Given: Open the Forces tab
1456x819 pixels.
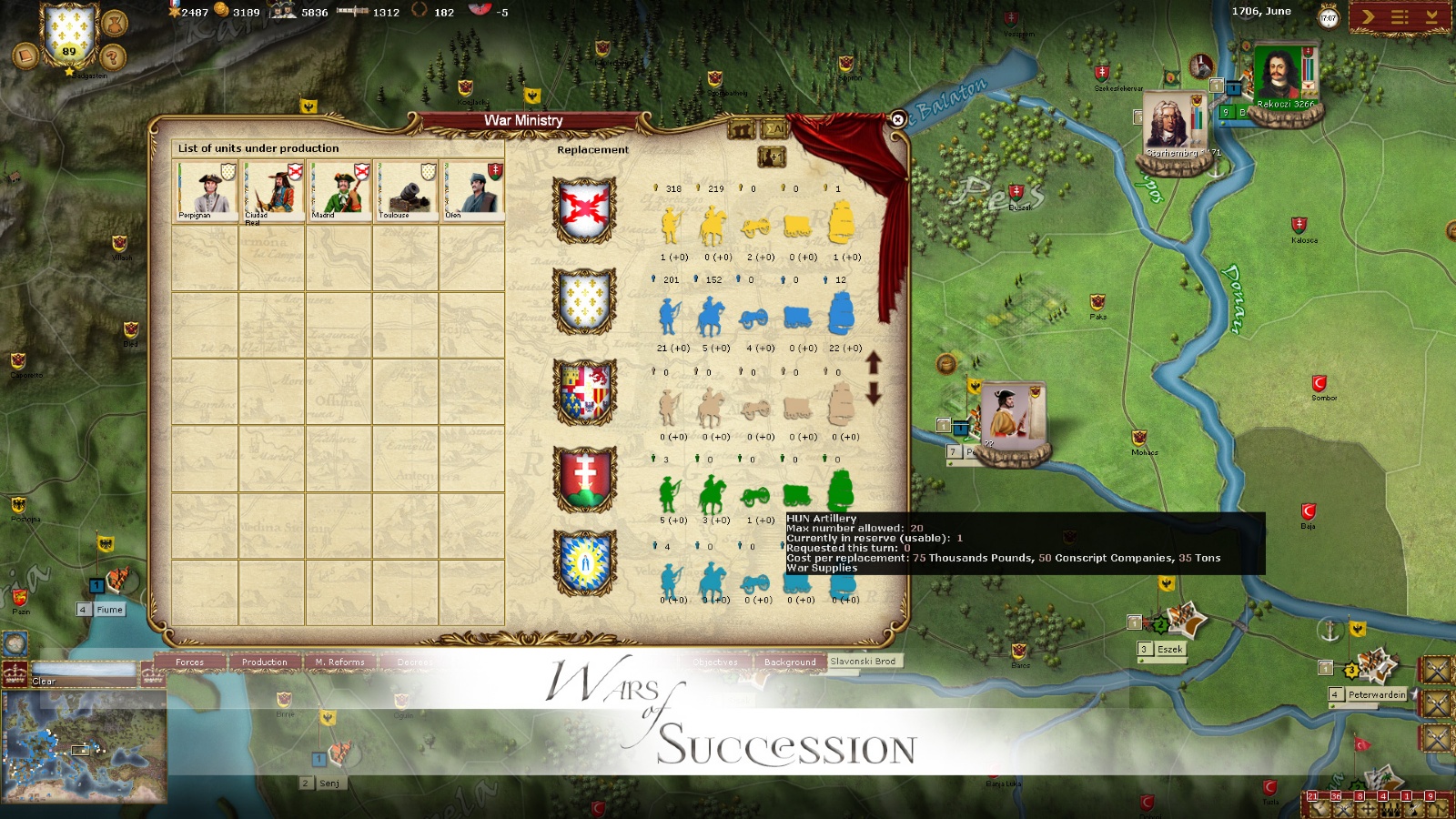Looking at the screenshot, I should pos(190,662).
